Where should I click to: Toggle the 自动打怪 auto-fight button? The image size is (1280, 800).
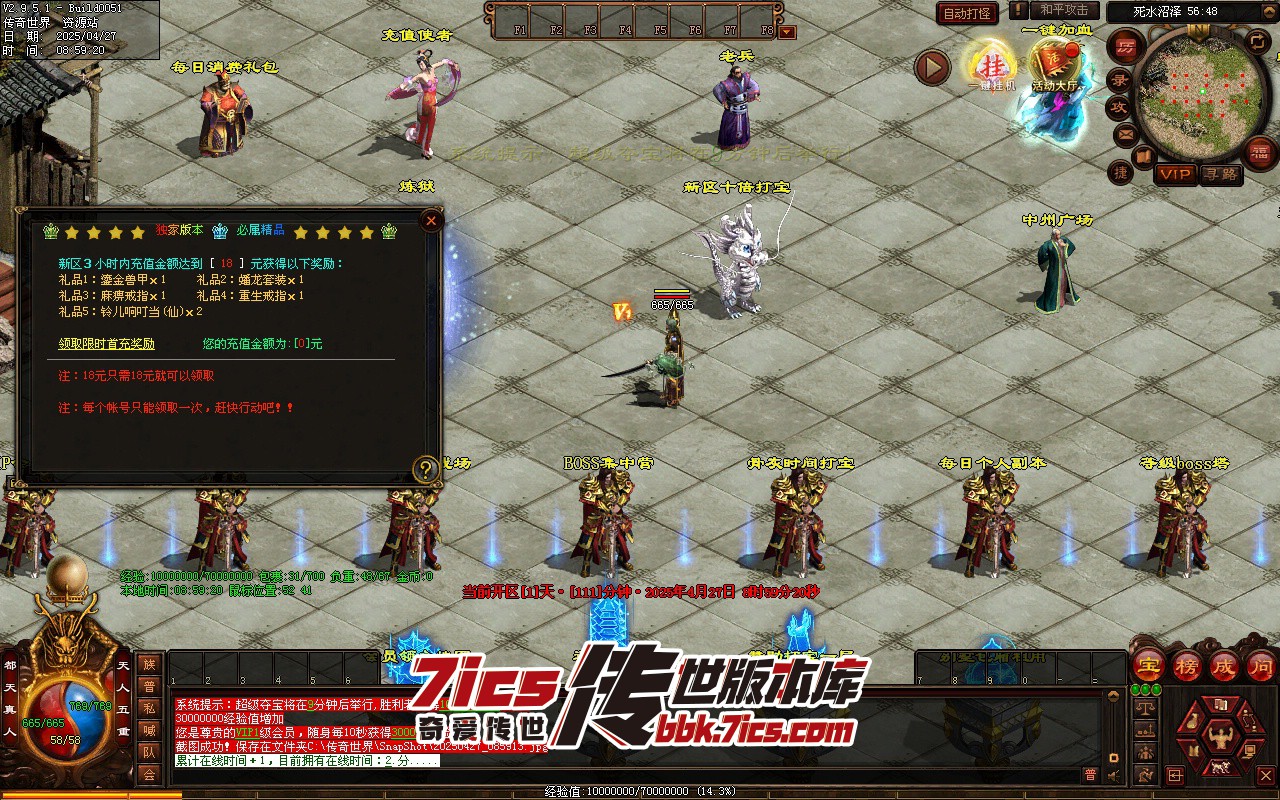click(967, 13)
